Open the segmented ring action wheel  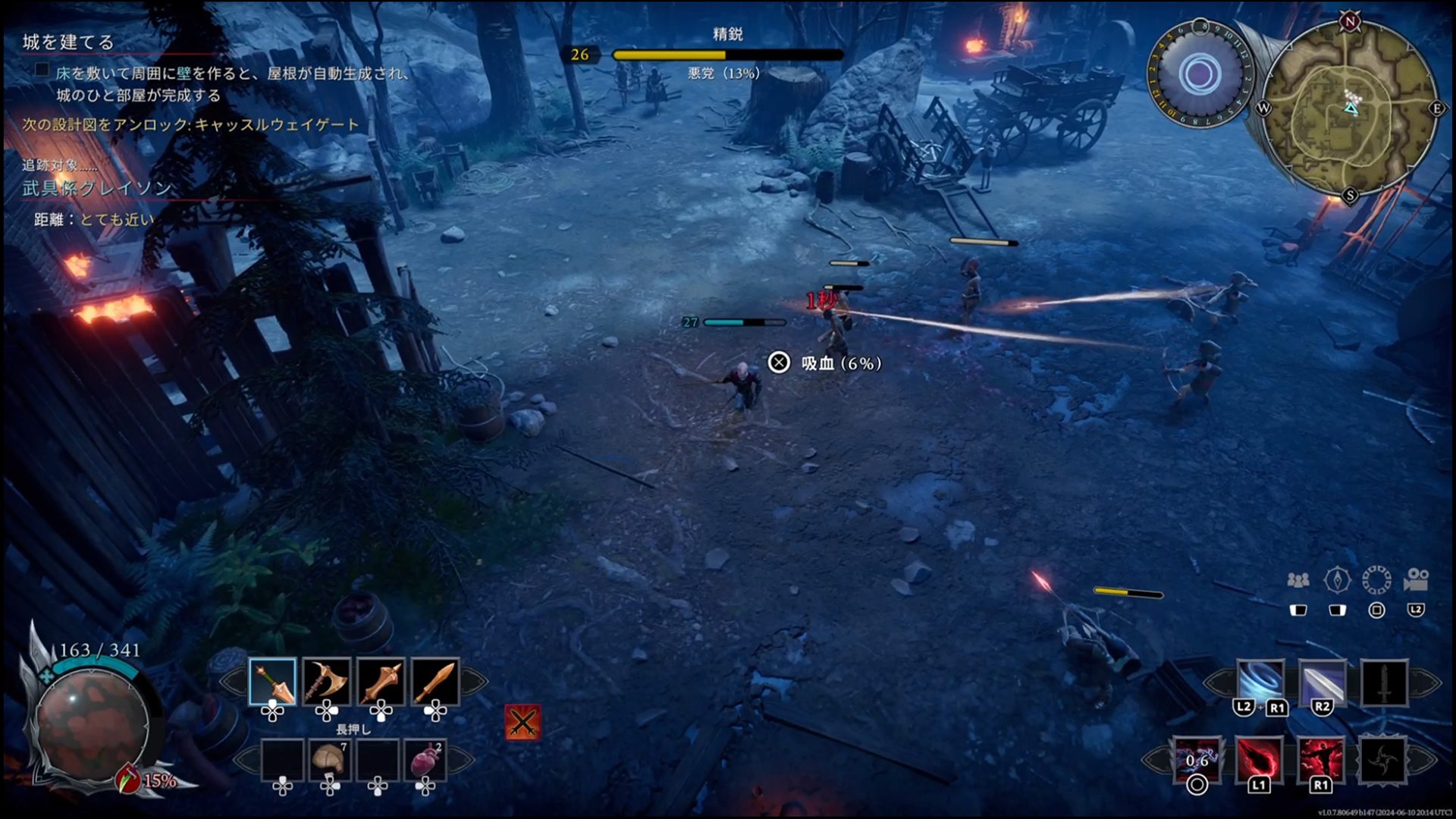coord(1376,581)
